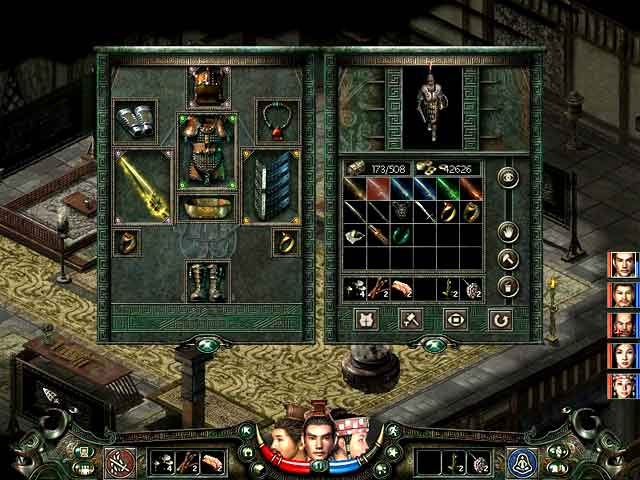
Task: Click the equipped boots slot
Action: (208, 280)
